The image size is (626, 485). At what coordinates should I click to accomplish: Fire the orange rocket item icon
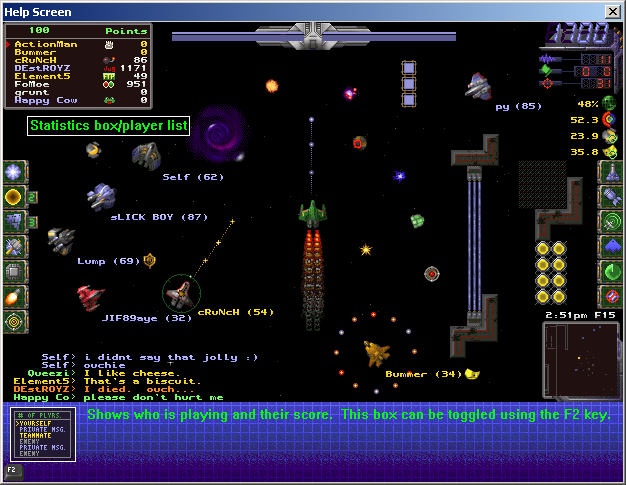[x=14, y=296]
